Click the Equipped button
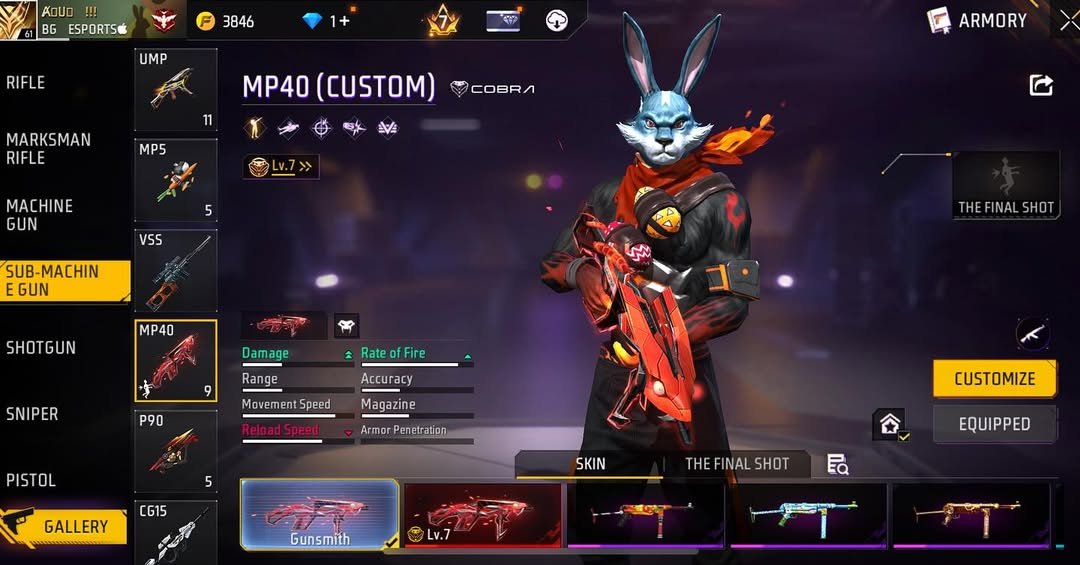 tap(994, 424)
